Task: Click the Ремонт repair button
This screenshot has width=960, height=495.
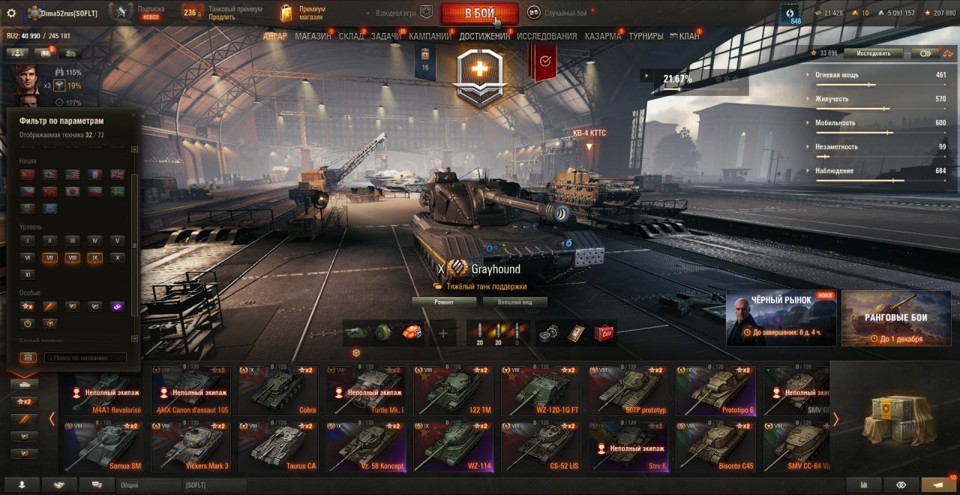Action: point(443,301)
